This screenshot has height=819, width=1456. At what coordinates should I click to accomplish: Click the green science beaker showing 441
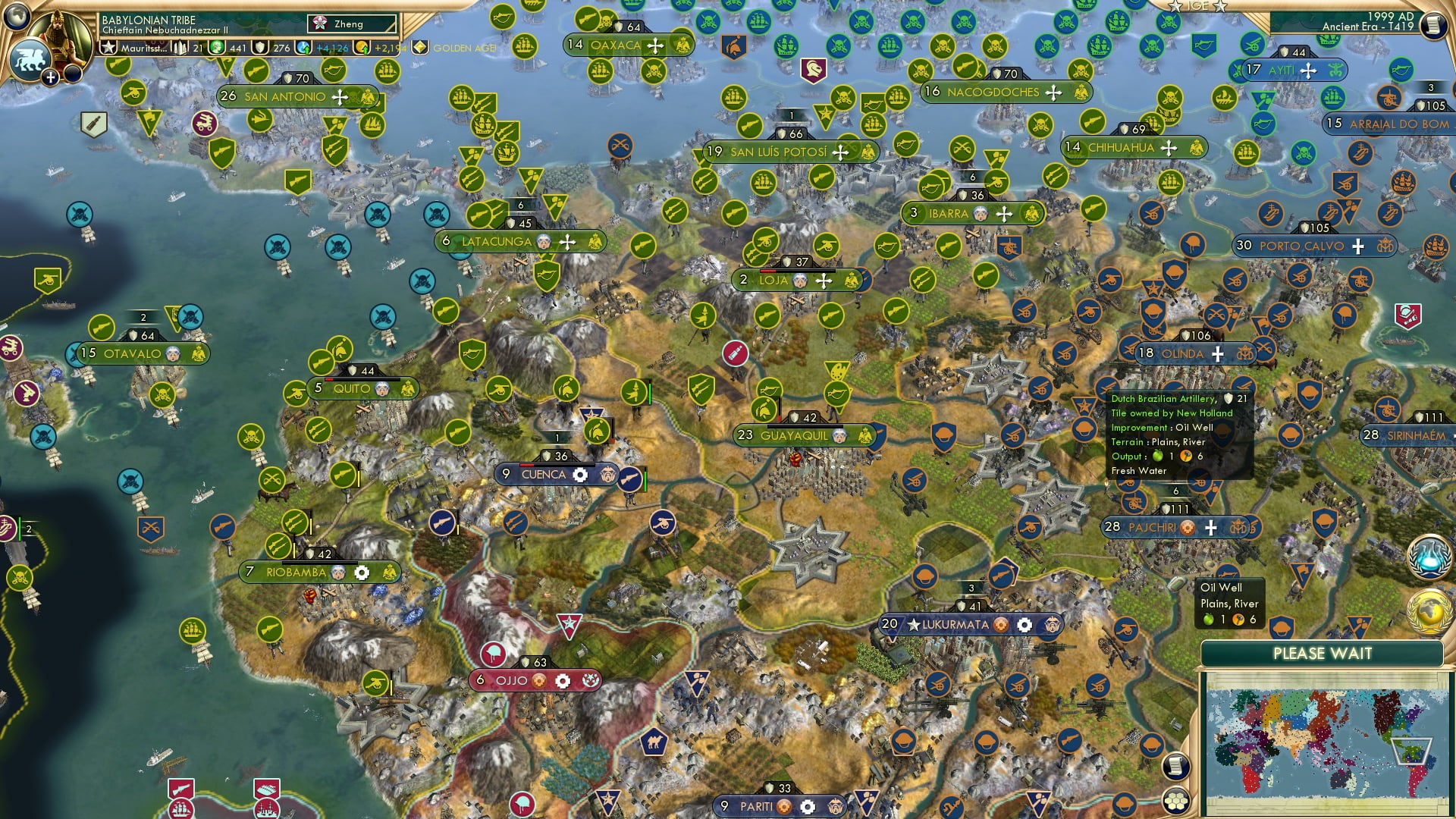coord(215,49)
